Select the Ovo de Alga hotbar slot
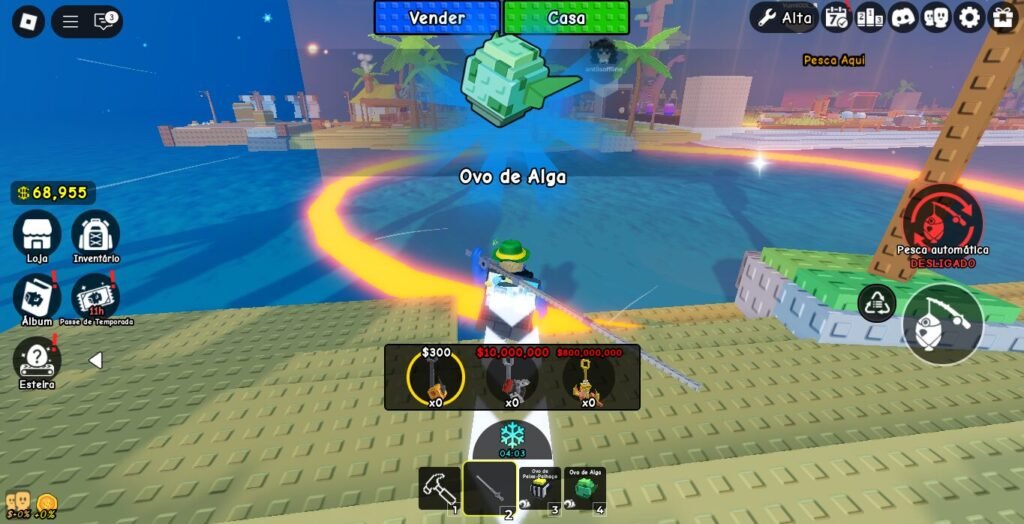 click(x=584, y=489)
